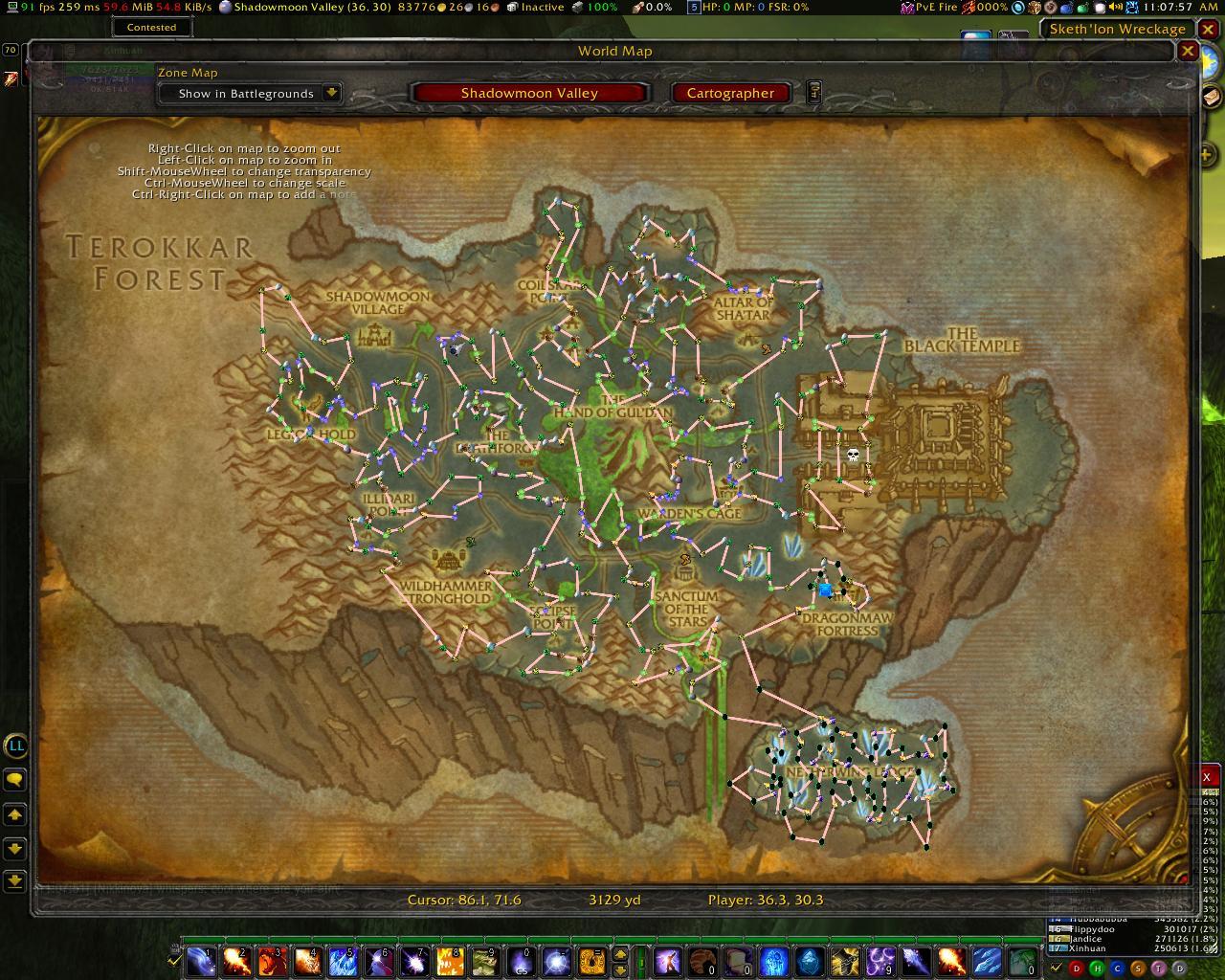Click the scroll-to-bottom chat arrow on left
The width and height of the screenshot is (1225, 980).
(x=14, y=848)
